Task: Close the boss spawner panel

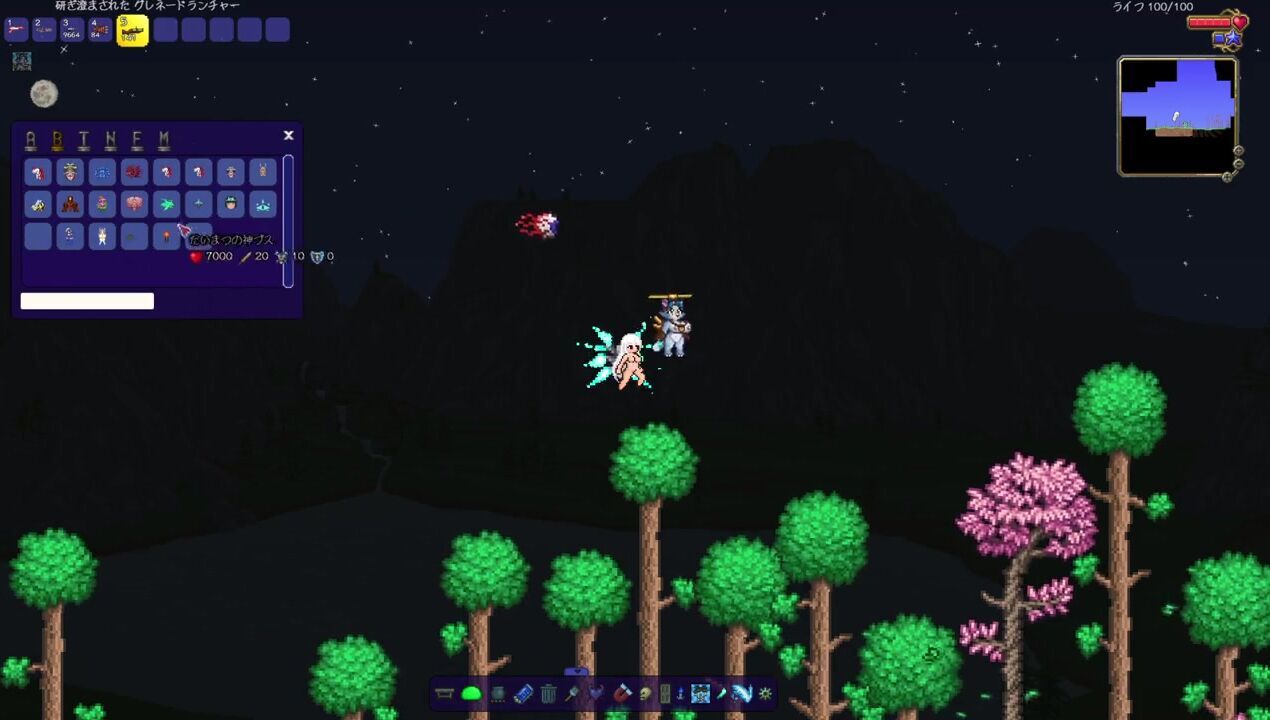Action: pos(288,135)
